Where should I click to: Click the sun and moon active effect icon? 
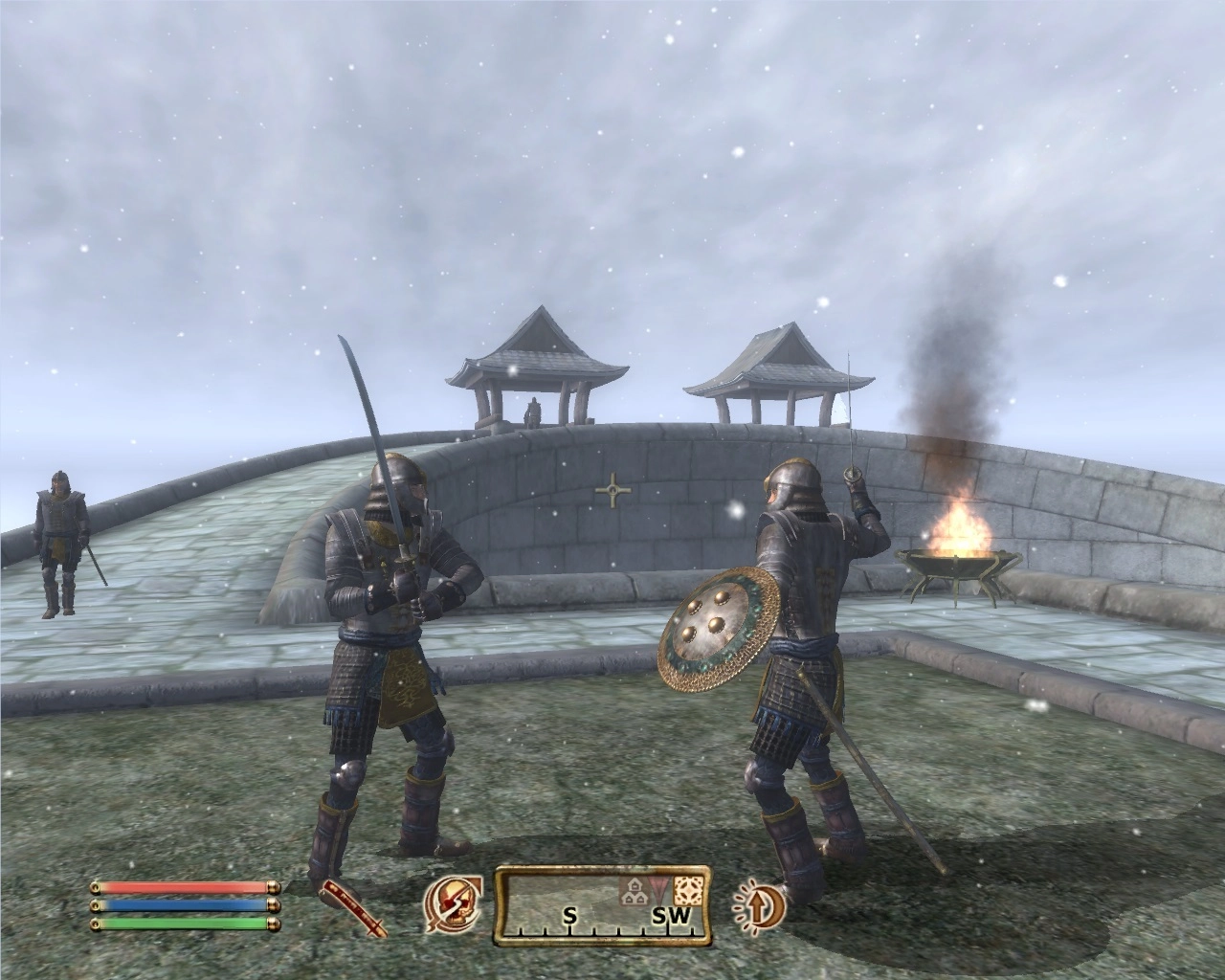click(760, 904)
